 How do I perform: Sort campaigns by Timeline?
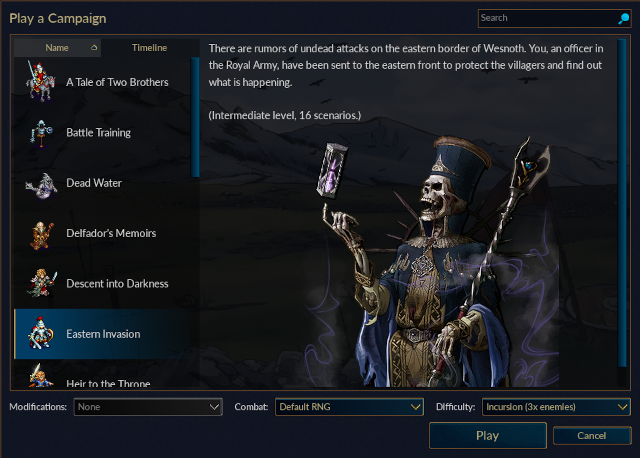(149, 48)
